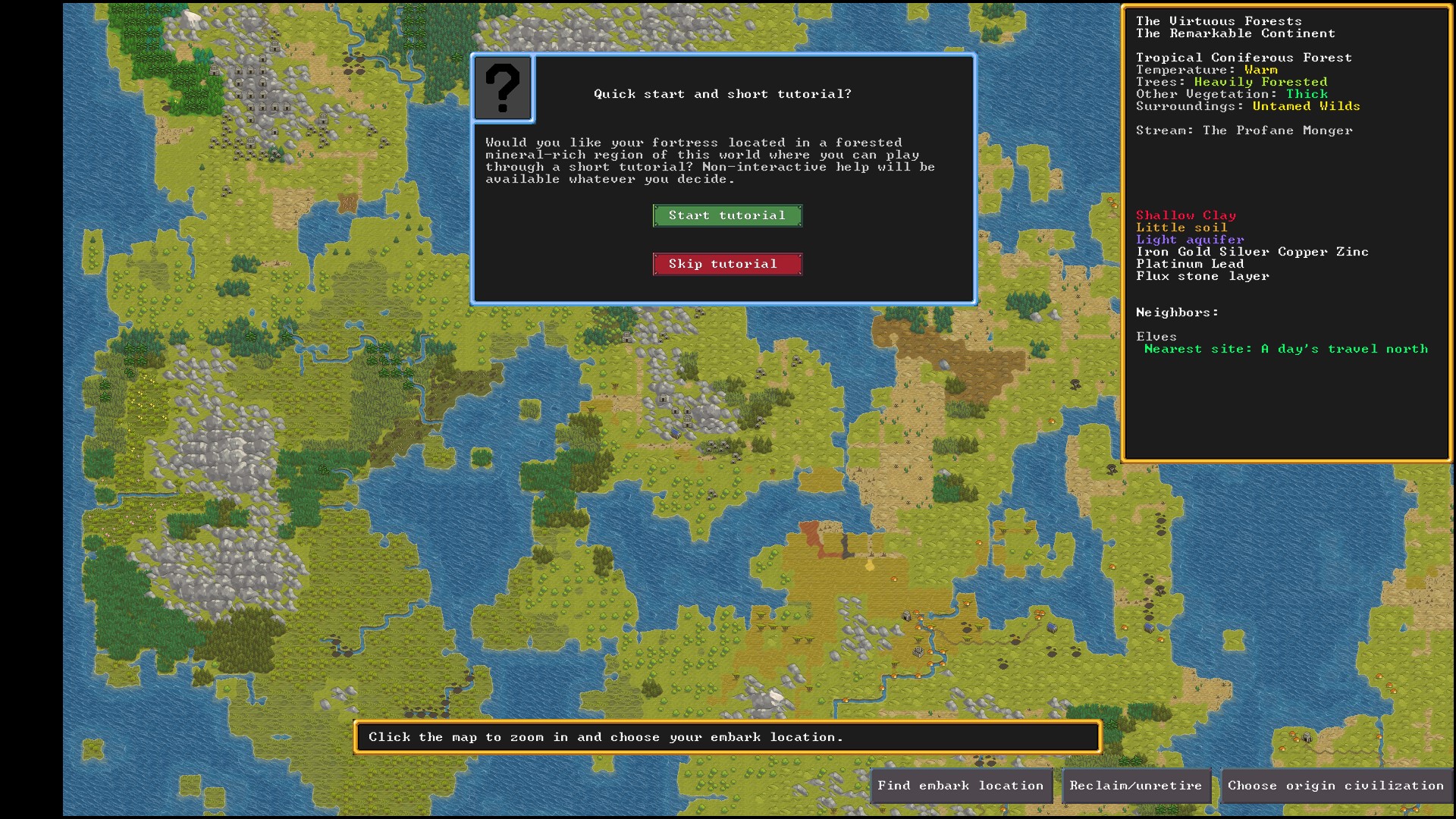Click the Start tutorial button
The image size is (1456, 819).
[726, 215]
